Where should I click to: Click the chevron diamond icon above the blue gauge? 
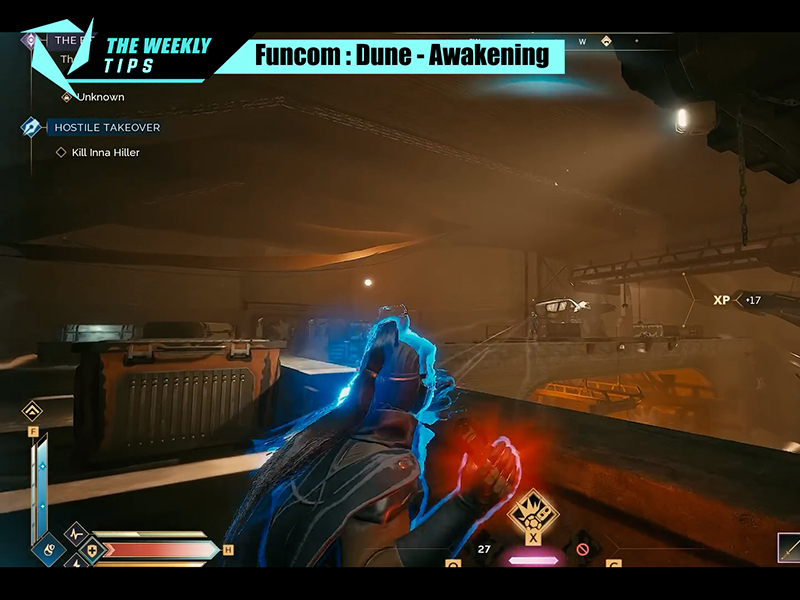(33, 410)
